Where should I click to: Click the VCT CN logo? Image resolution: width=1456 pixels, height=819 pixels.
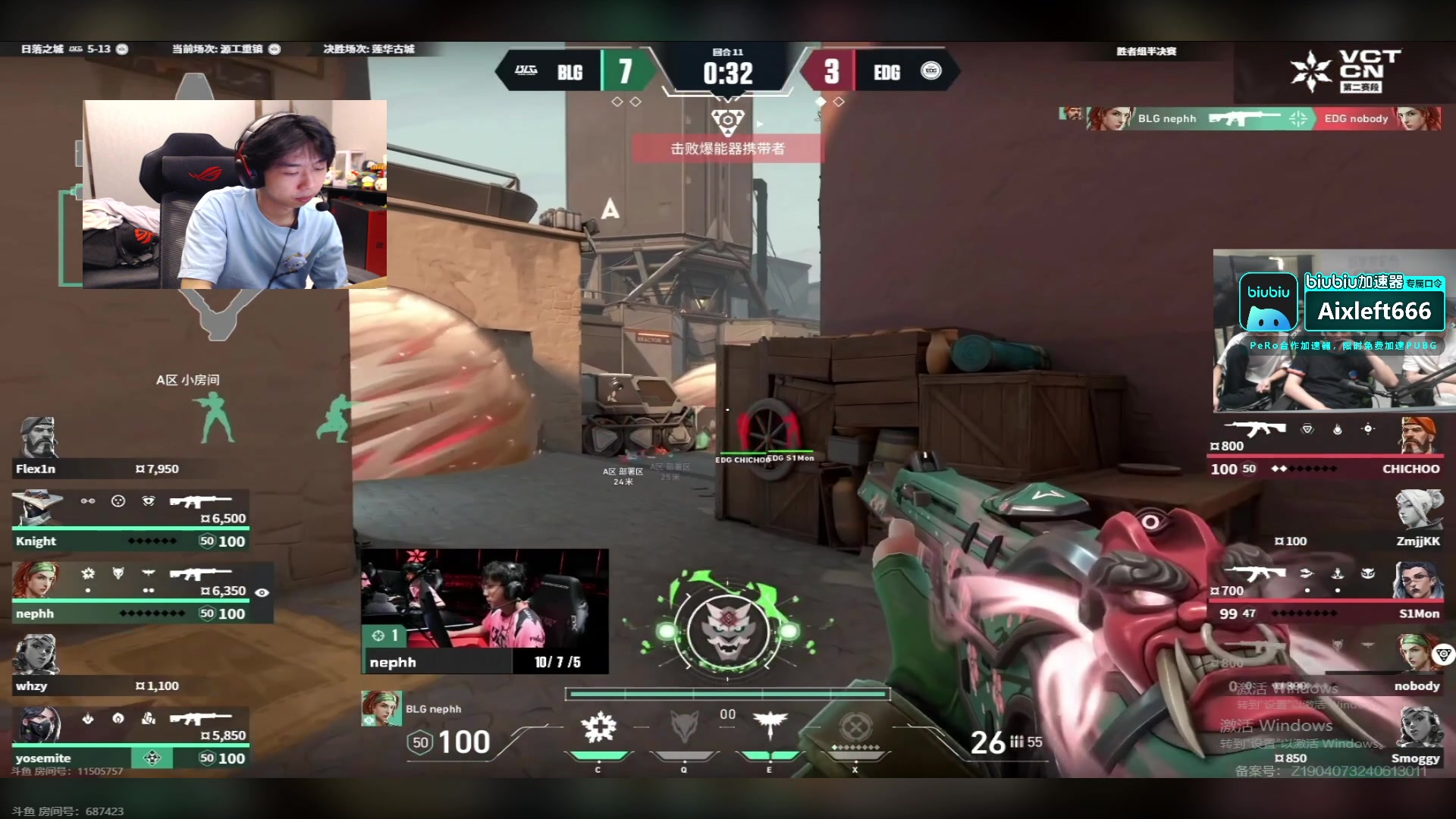click(x=1347, y=71)
